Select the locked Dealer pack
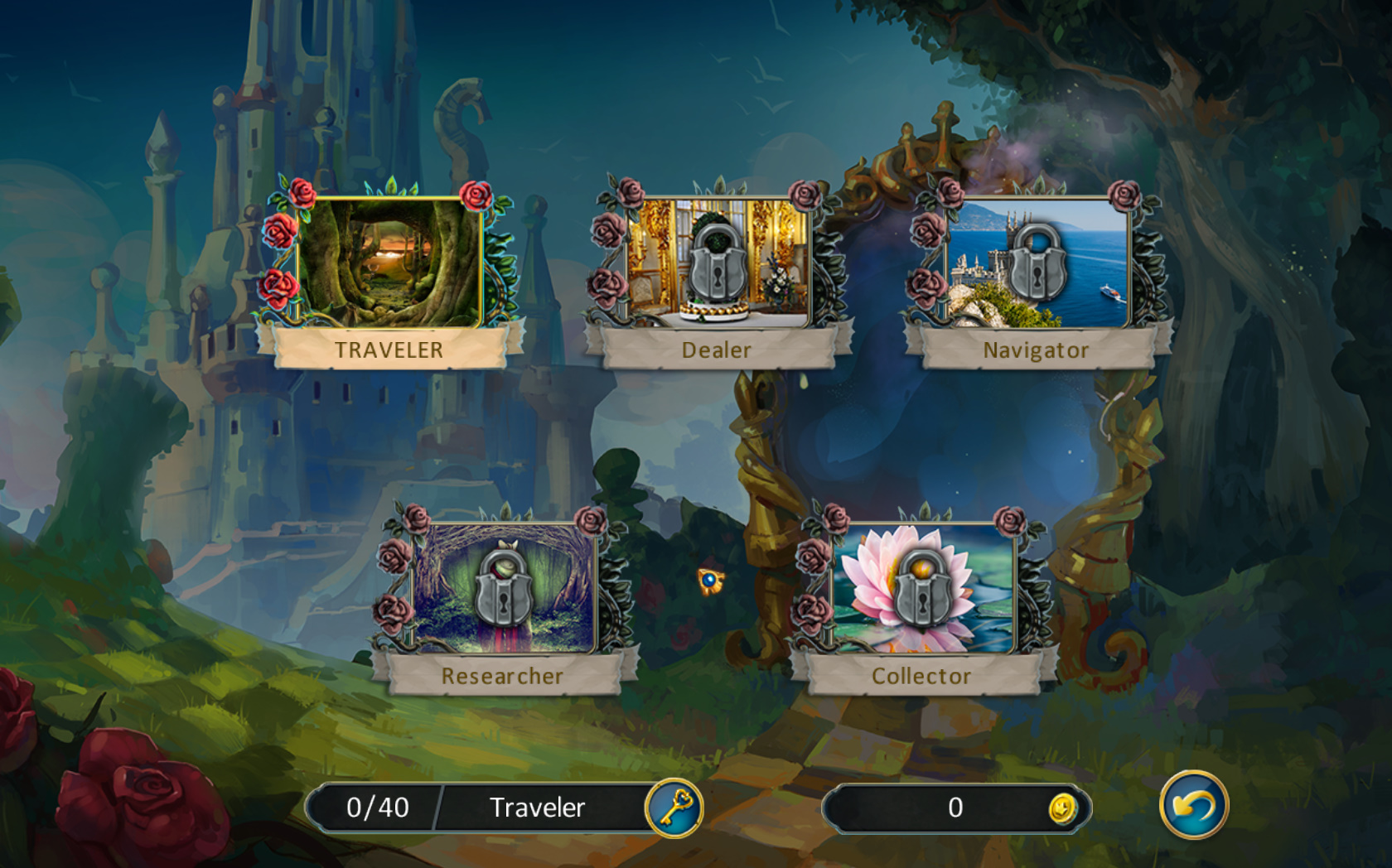 pyautogui.click(x=718, y=263)
